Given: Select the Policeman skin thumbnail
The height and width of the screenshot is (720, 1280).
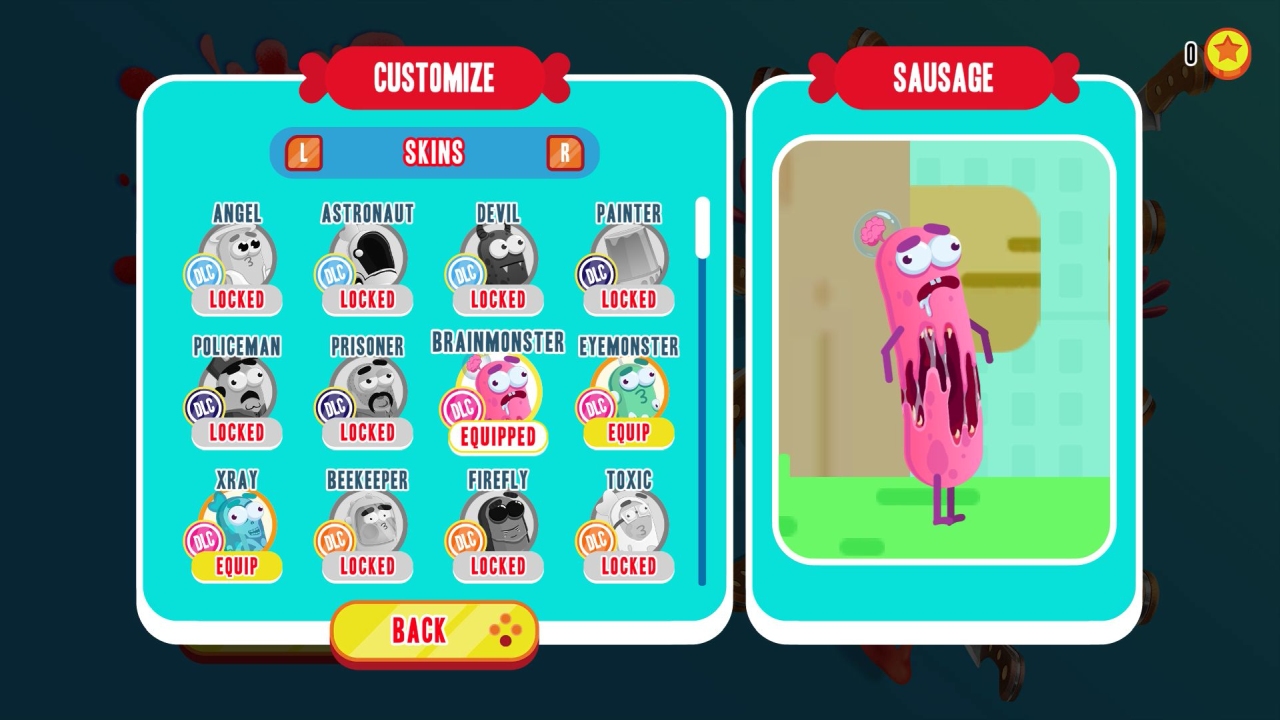Looking at the screenshot, I should pyautogui.click(x=235, y=388).
